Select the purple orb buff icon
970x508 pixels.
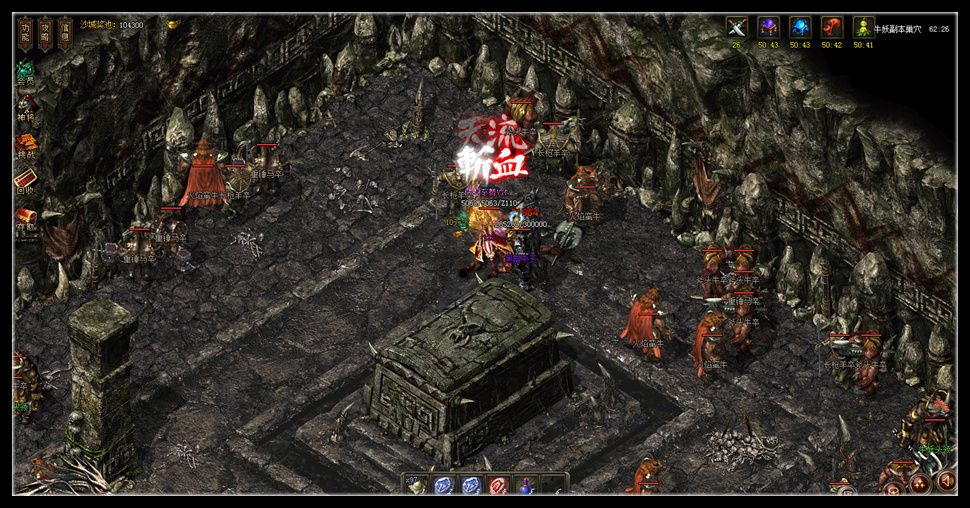[x=768, y=28]
